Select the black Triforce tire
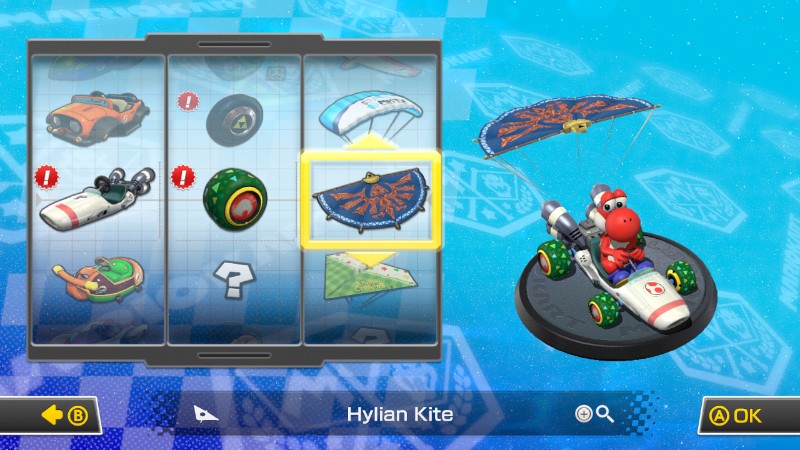The image size is (800, 450). tap(234, 119)
